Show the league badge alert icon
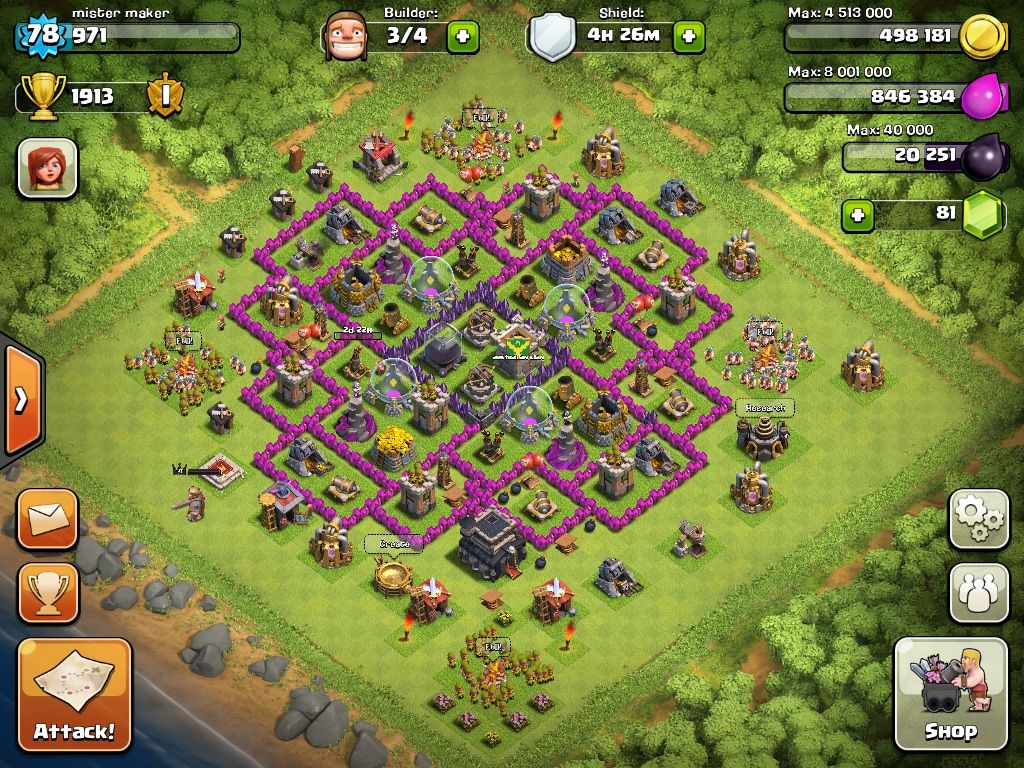Image resolution: width=1024 pixels, height=768 pixels. pyautogui.click(x=163, y=97)
